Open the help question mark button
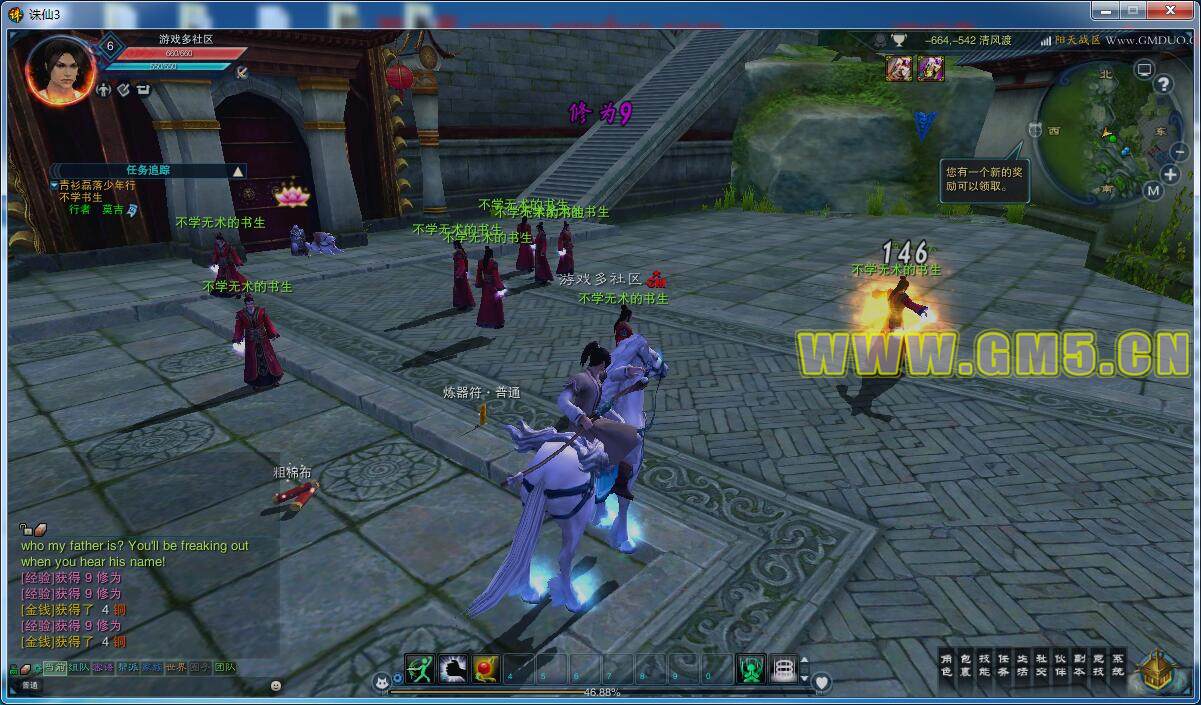This screenshot has width=1201, height=705. click(1164, 85)
